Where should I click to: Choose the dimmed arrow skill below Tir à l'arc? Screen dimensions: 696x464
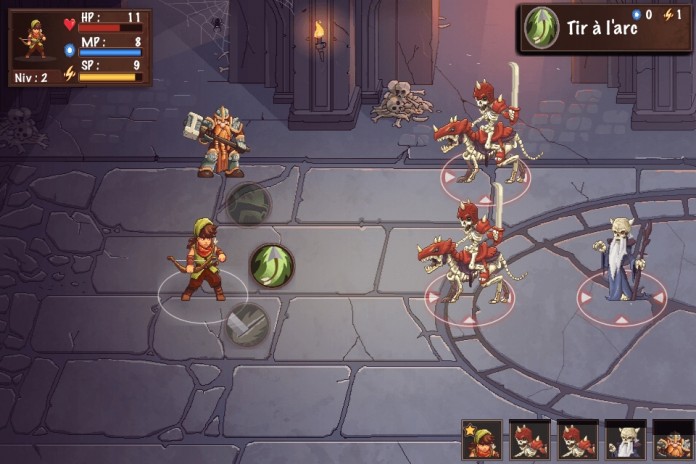tap(246, 324)
